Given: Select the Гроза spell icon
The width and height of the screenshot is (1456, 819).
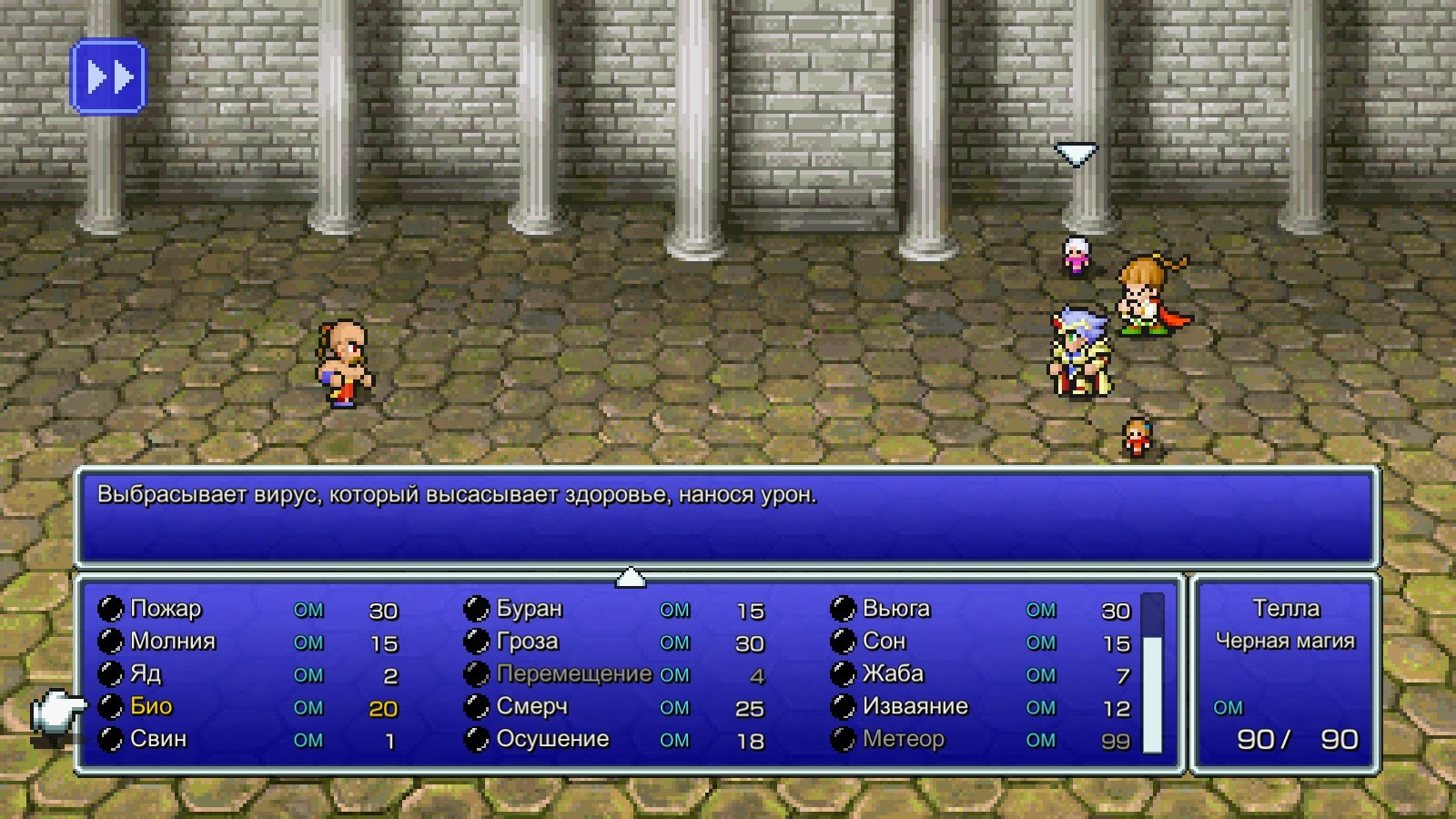Looking at the screenshot, I should 475,642.
